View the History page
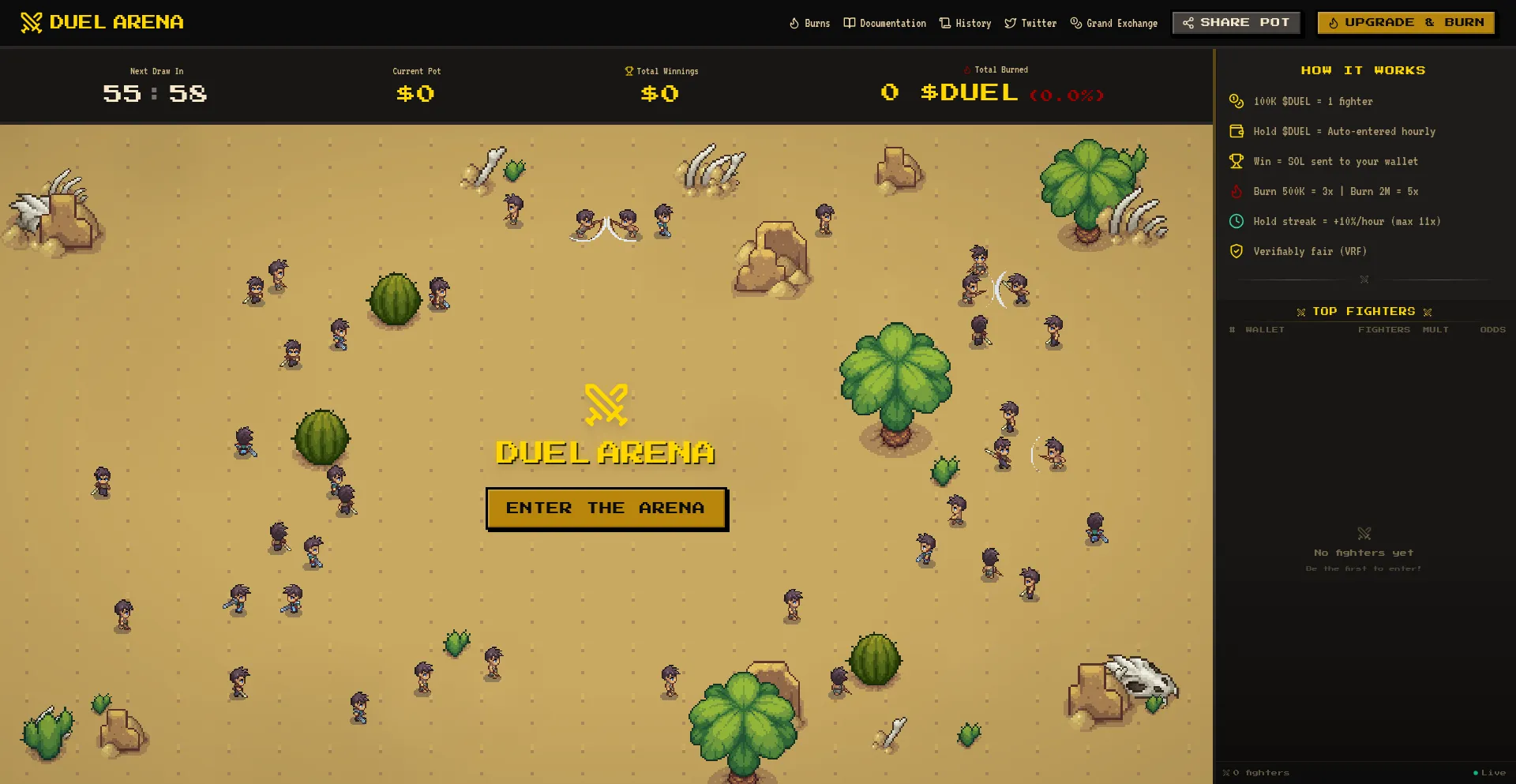This screenshot has width=1516, height=784. (965, 24)
